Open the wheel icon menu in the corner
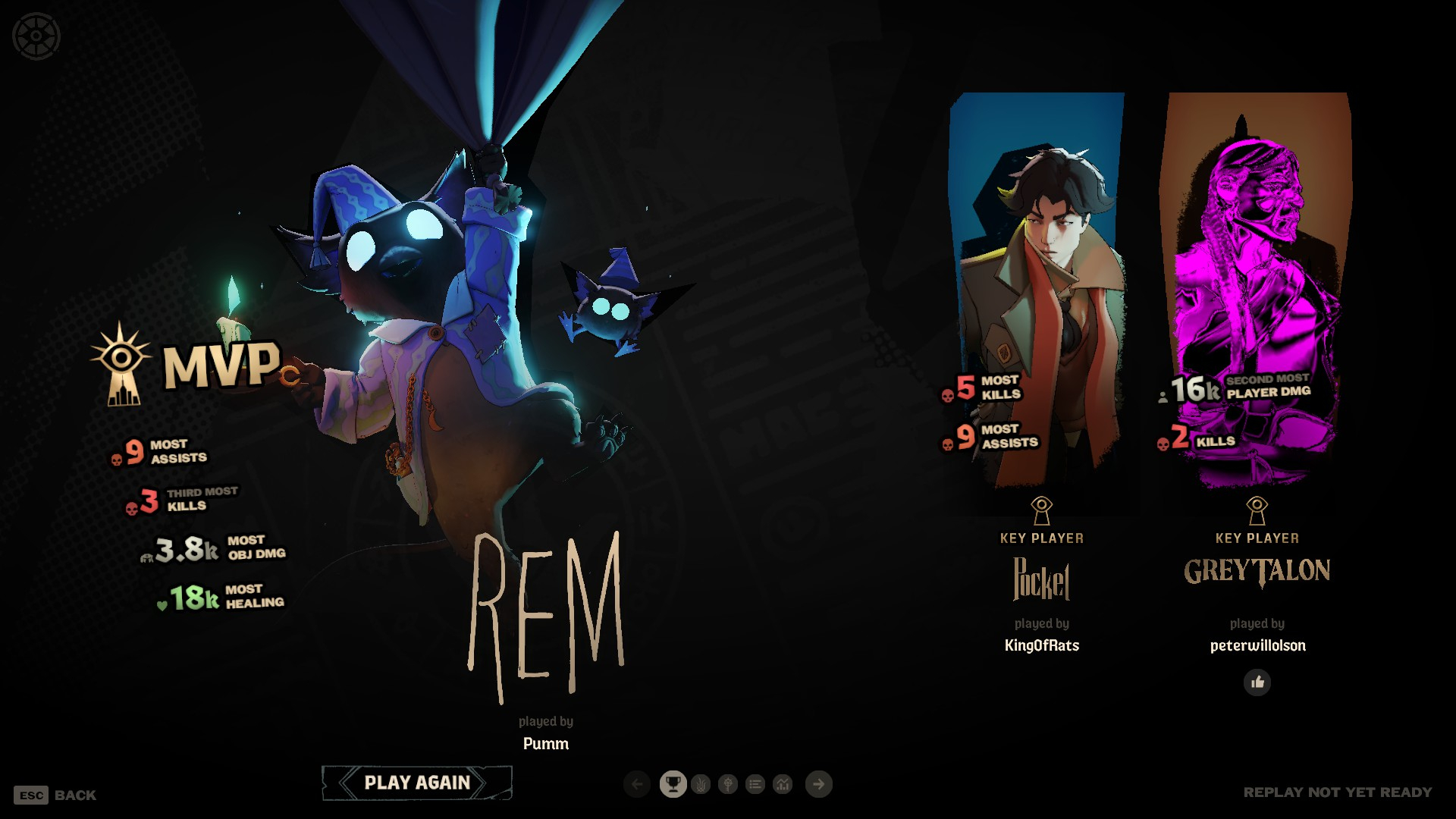Viewport: 1456px width, 819px height. click(36, 36)
